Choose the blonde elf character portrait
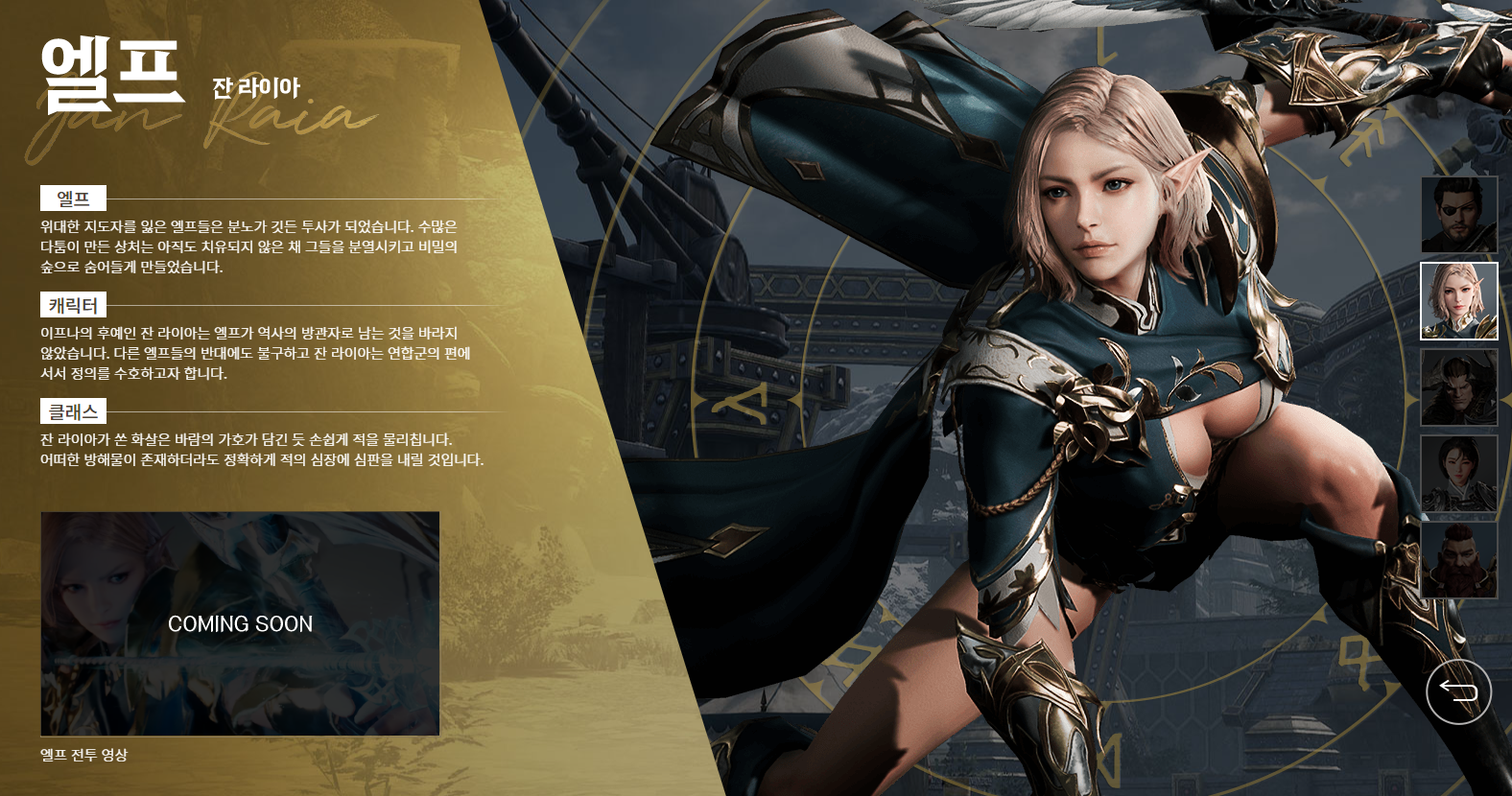Viewport: 1512px width, 796px height. point(1458,301)
